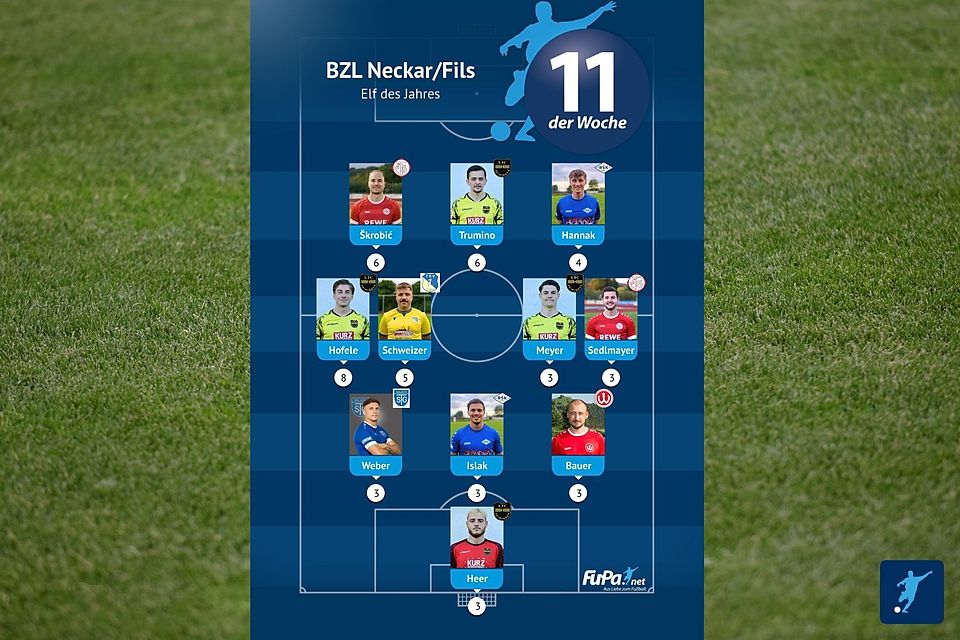This screenshot has width=960, height=640.
Task: Click the FuPa.net logo
Action: [611, 579]
